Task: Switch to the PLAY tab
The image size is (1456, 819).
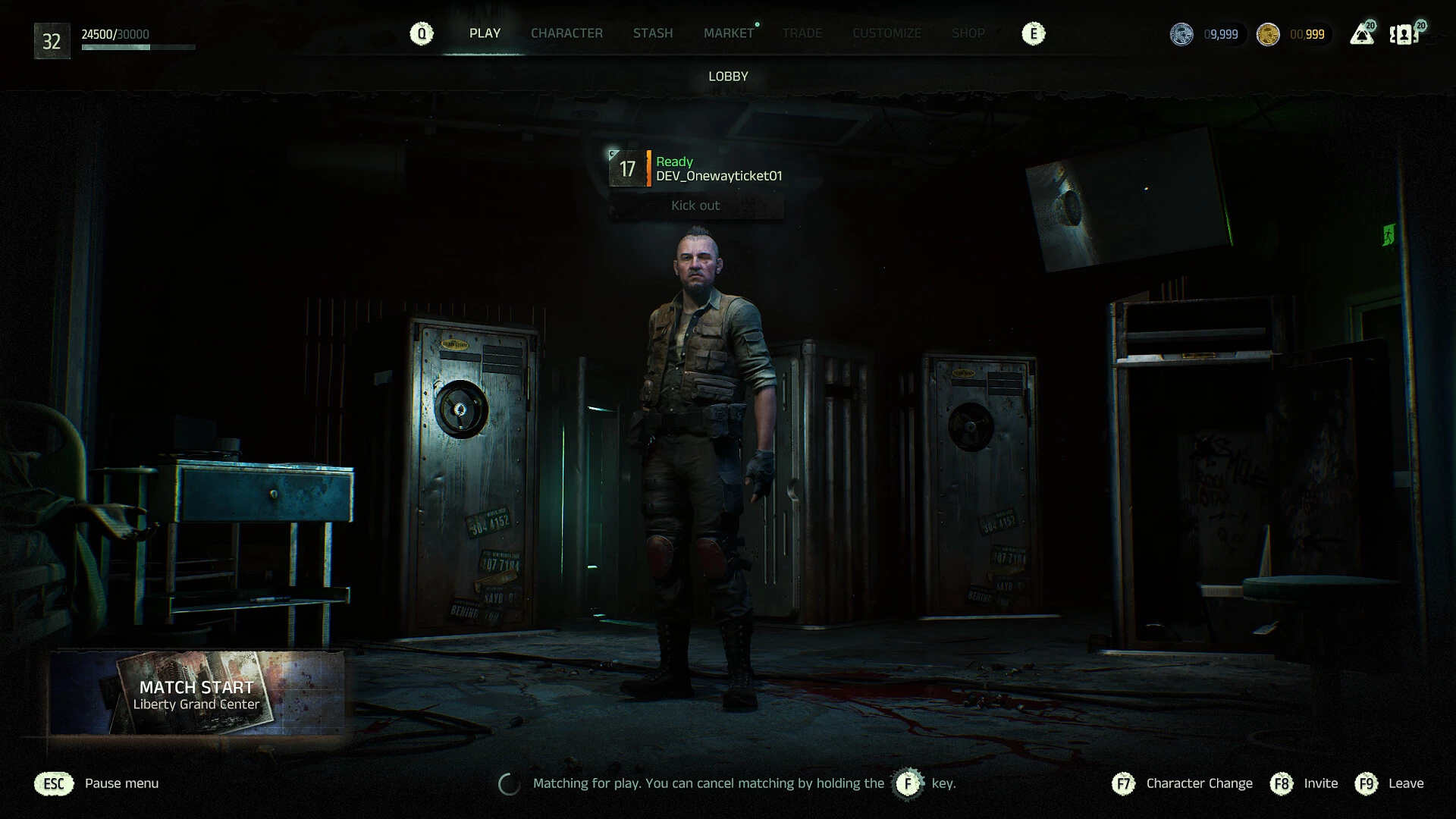Action: (485, 33)
